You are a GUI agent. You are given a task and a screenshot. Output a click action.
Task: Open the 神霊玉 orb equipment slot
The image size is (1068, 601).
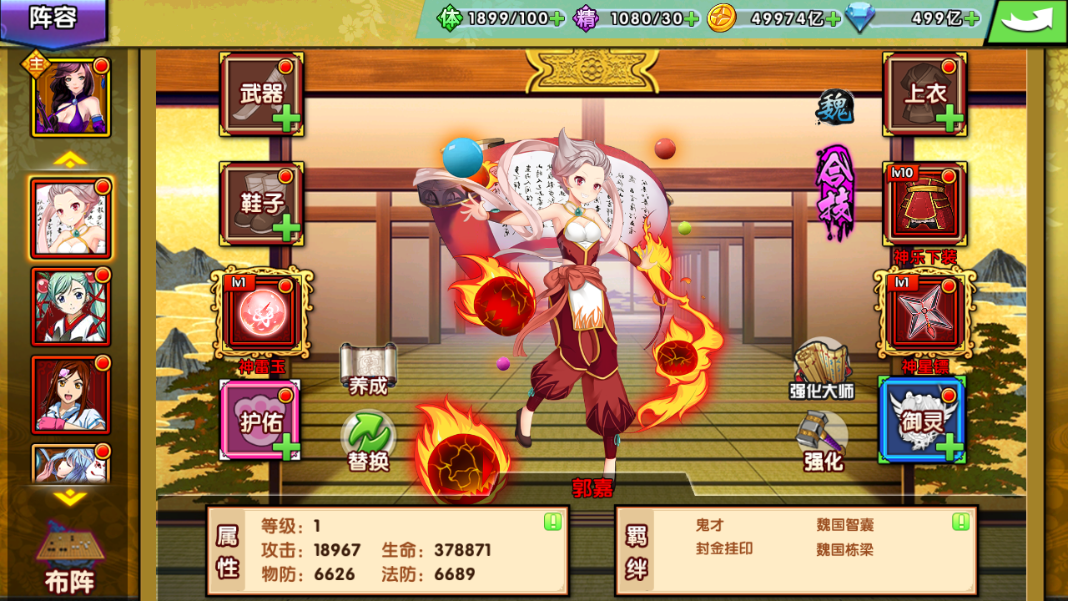(261, 313)
